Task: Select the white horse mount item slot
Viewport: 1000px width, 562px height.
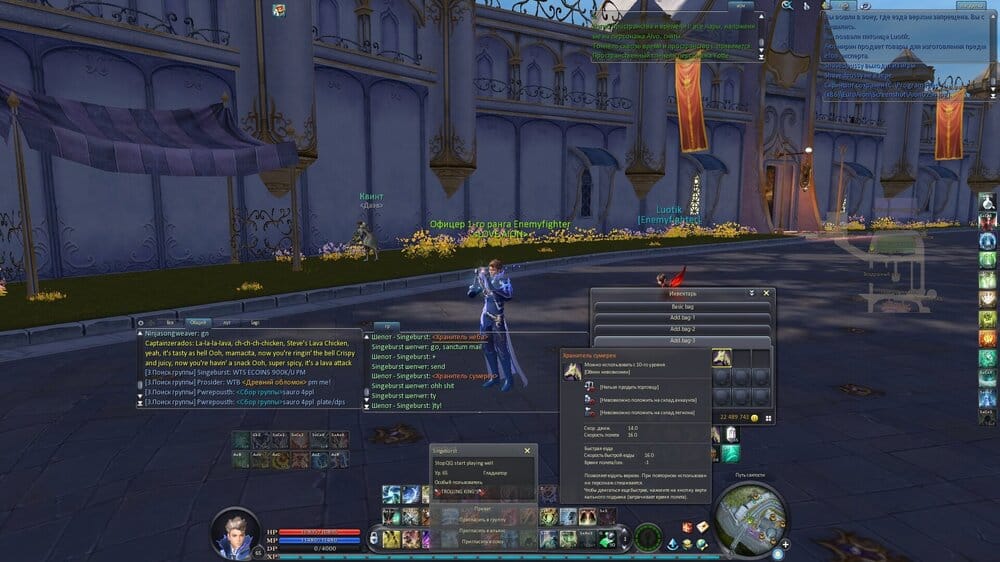Action: point(721,358)
